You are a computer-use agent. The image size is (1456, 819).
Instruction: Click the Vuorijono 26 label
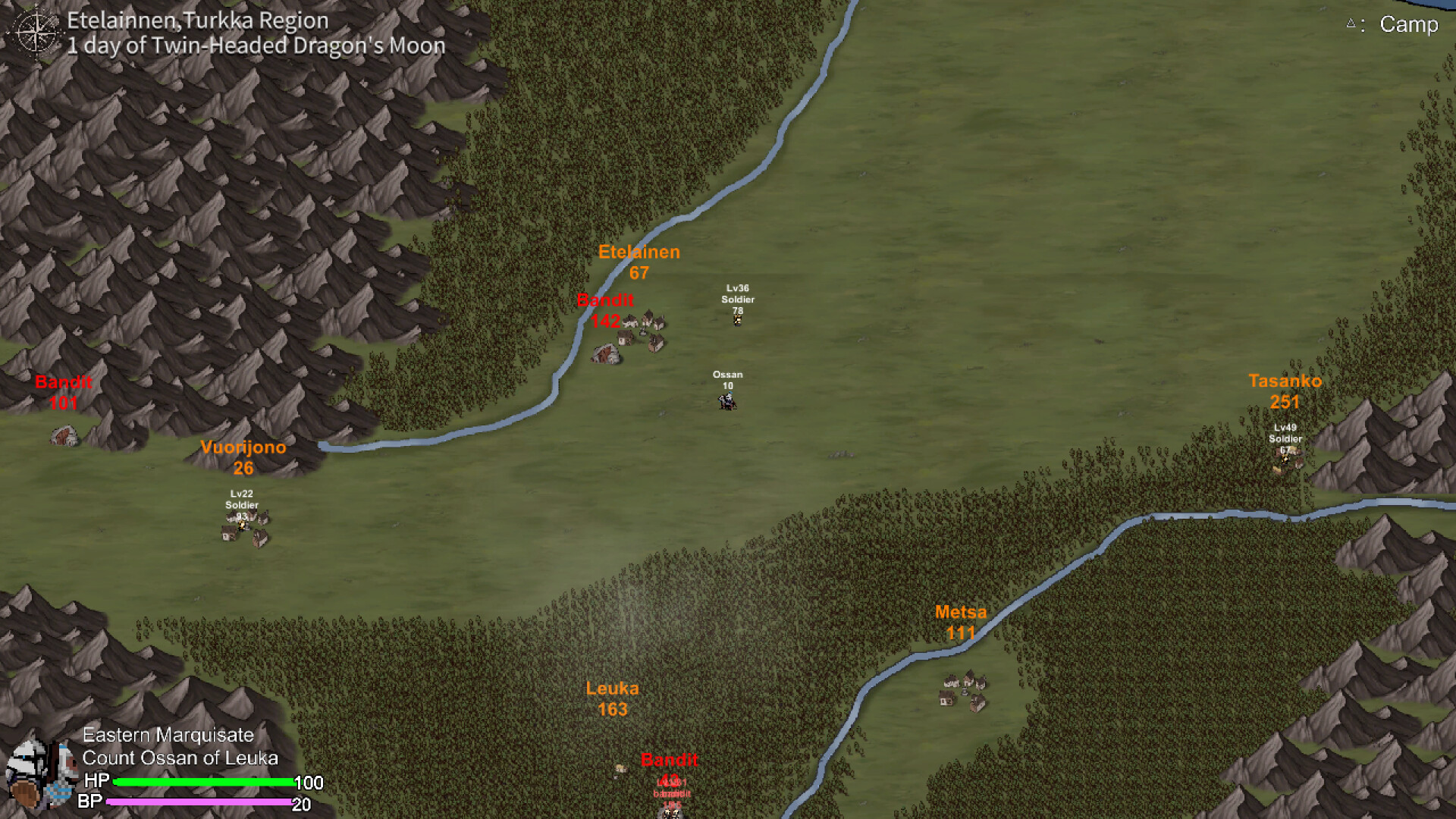click(x=243, y=447)
